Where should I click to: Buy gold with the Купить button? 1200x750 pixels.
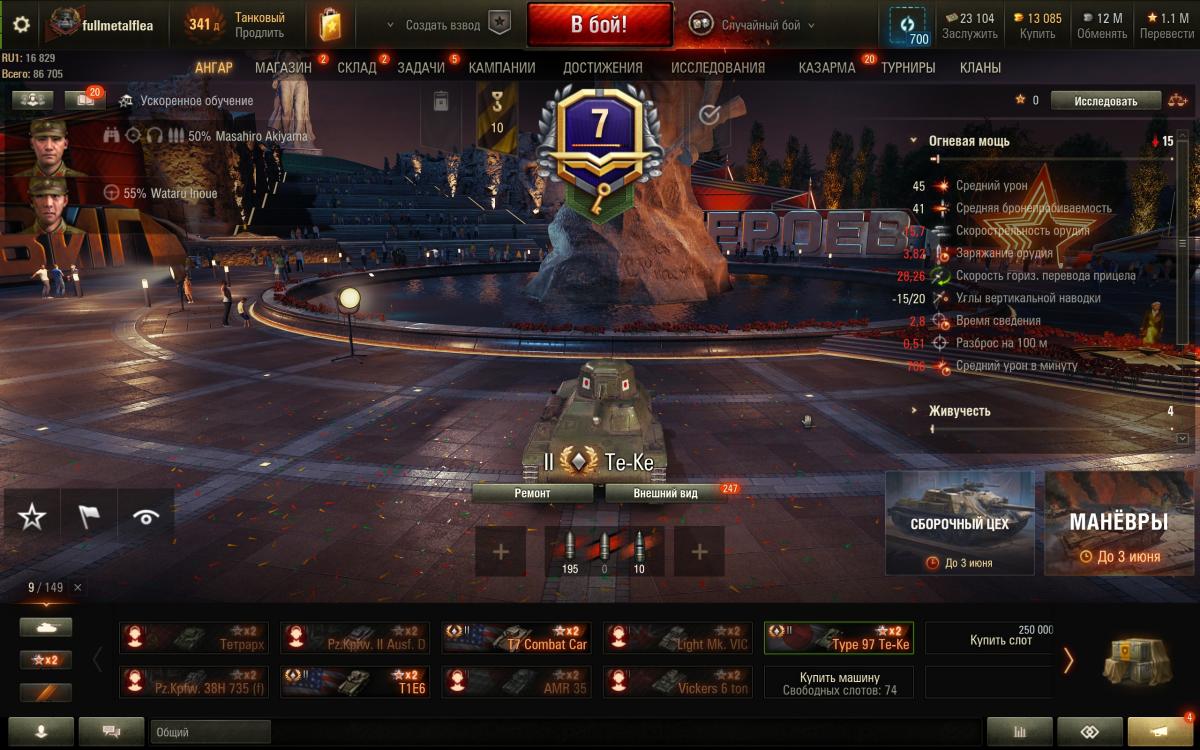coord(1037,25)
